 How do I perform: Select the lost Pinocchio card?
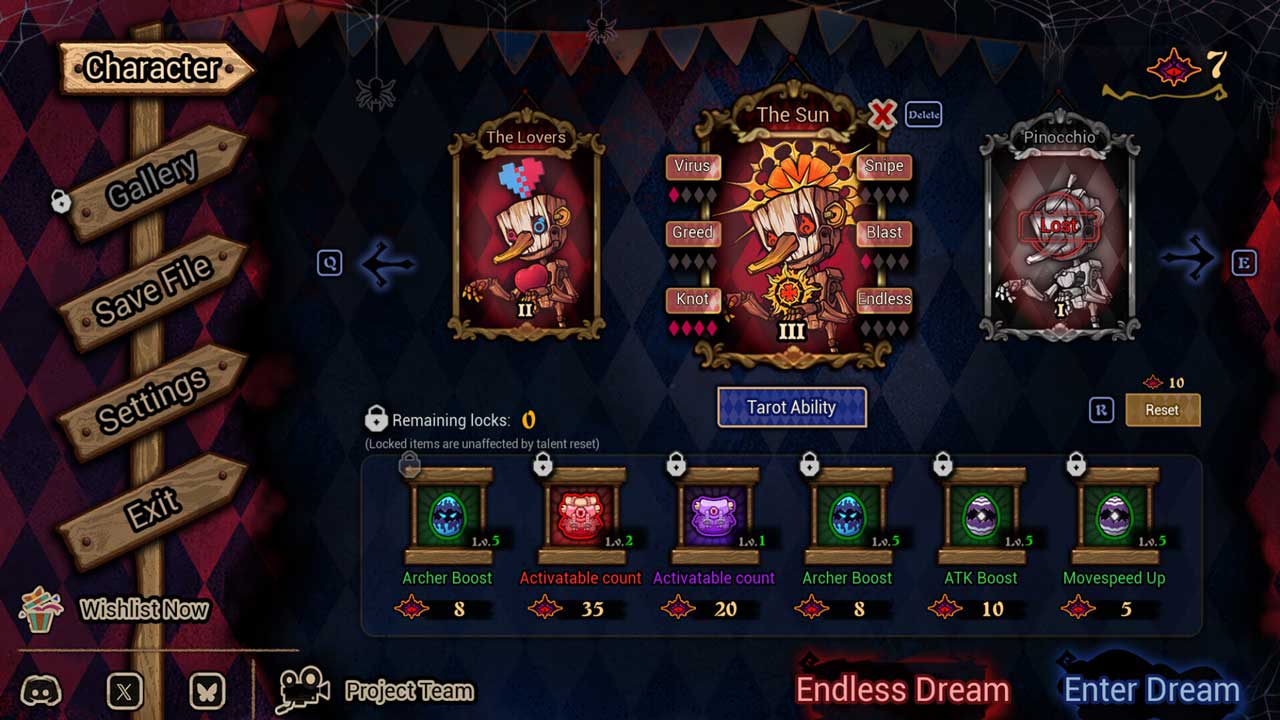(x=1059, y=235)
